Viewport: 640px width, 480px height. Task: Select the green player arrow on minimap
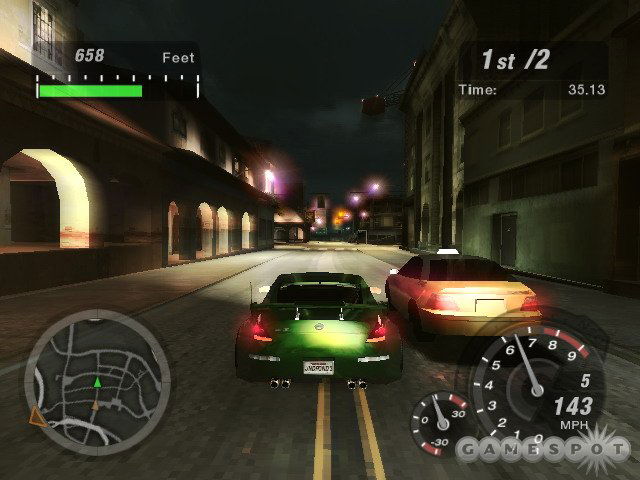coord(97,381)
